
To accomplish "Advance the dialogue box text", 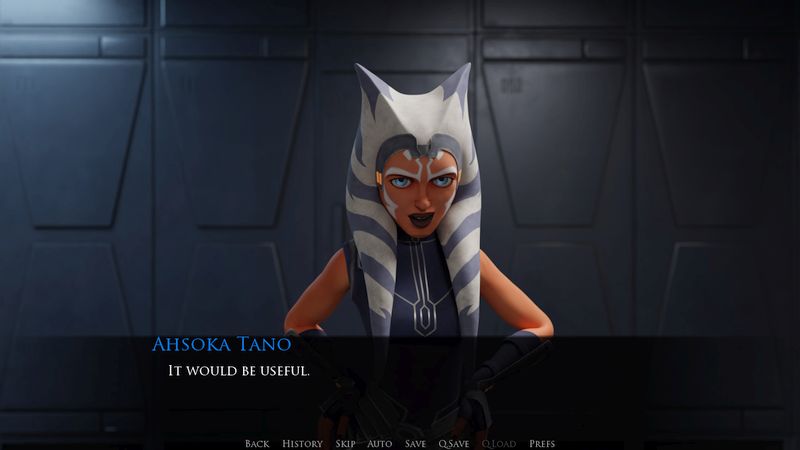I will click(400, 385).
